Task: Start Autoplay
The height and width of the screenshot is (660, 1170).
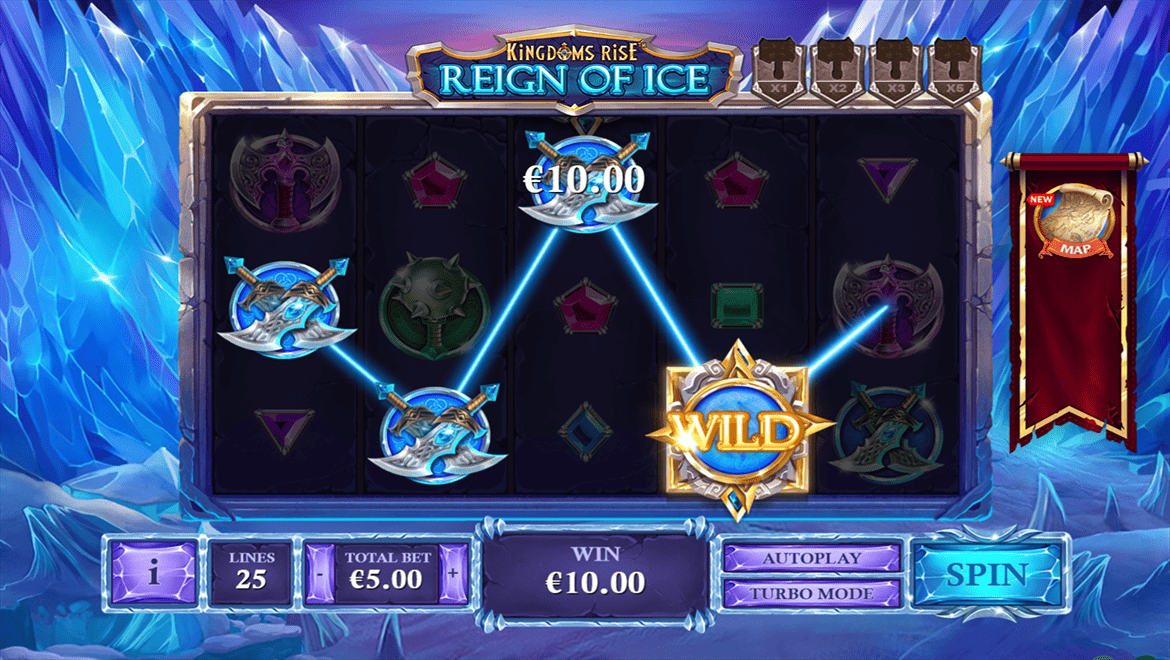Action: [x=811, y=558]
